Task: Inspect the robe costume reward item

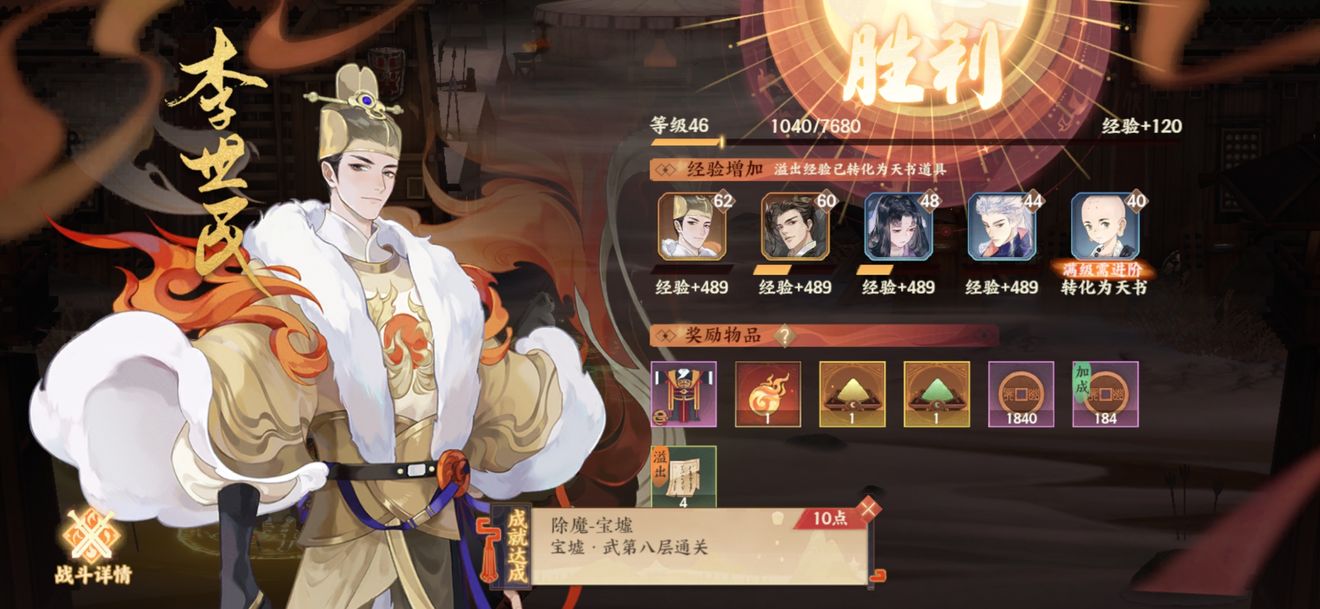Action: click(x=684, y=394)
